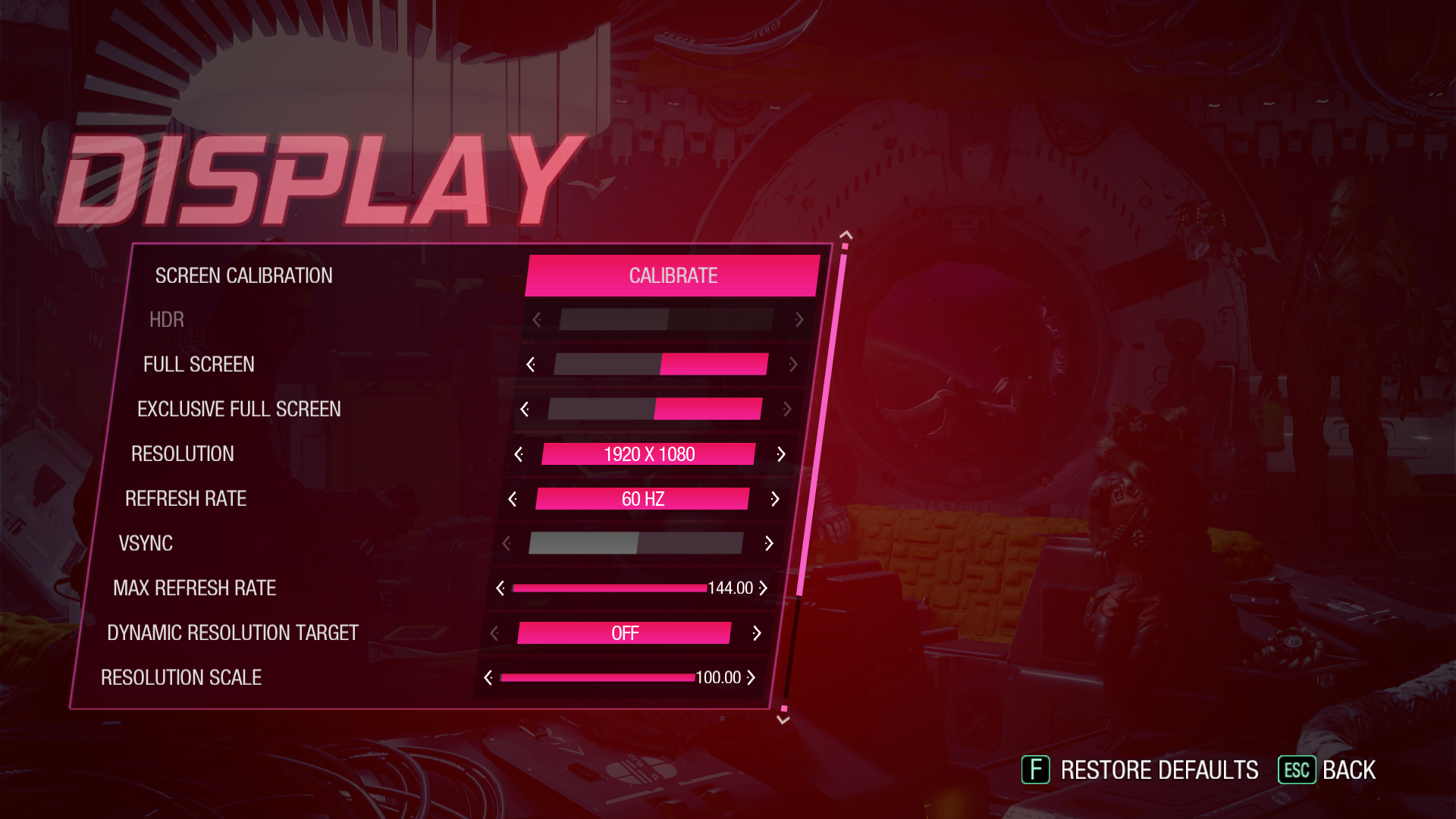Decrease Max Refresh Rate with left arrow
This screenshot has width=1456, height=819.
(x=500, y=588)
